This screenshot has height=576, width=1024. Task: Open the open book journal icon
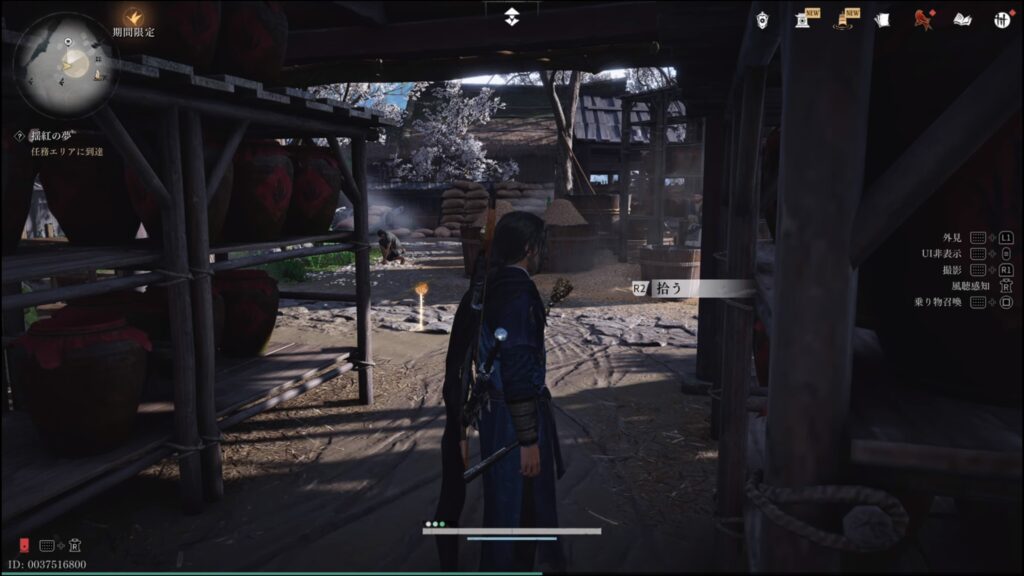pyautogui.click(x=962, y=19)
